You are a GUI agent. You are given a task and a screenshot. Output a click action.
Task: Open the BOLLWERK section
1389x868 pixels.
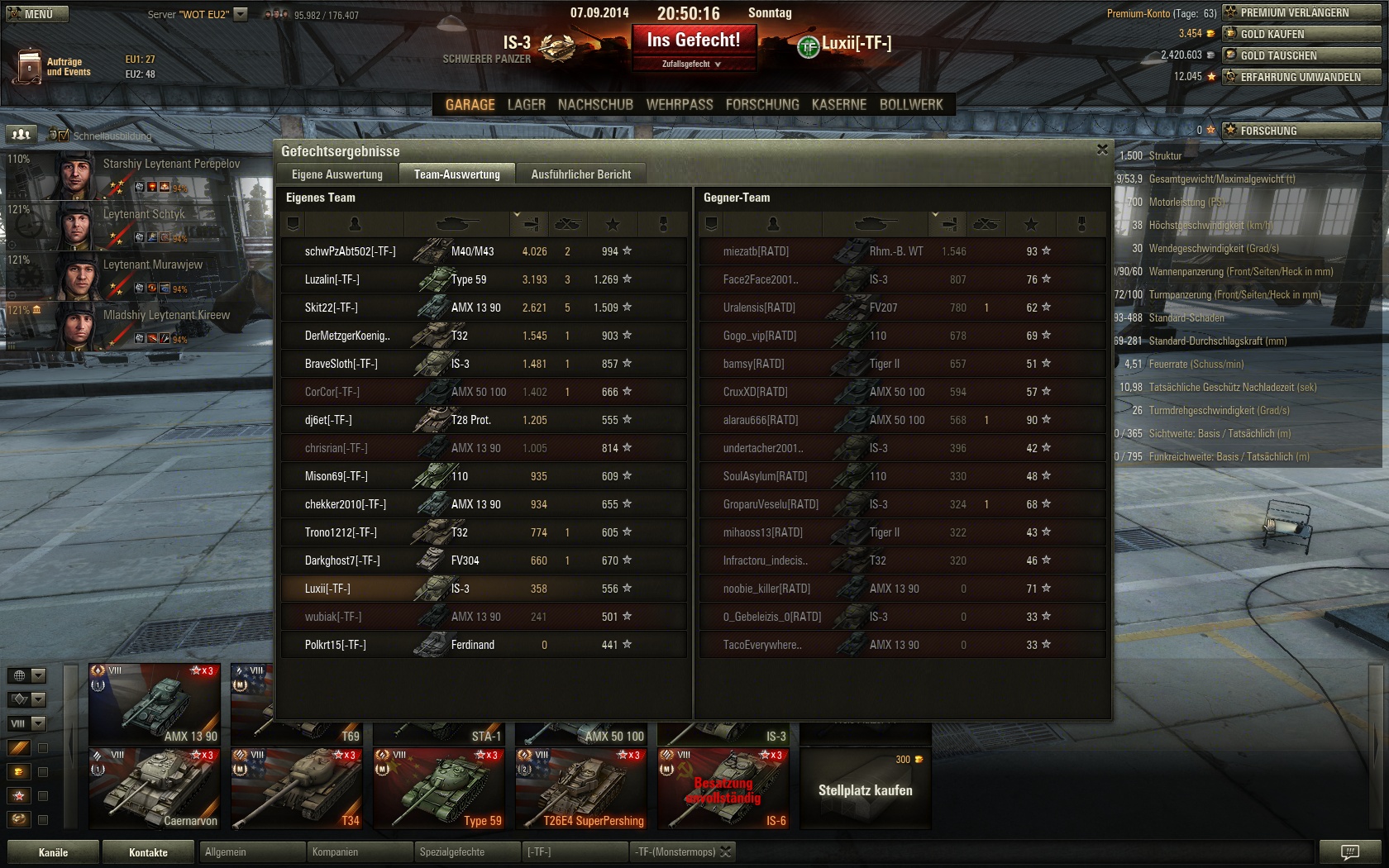tap(910, 105)
